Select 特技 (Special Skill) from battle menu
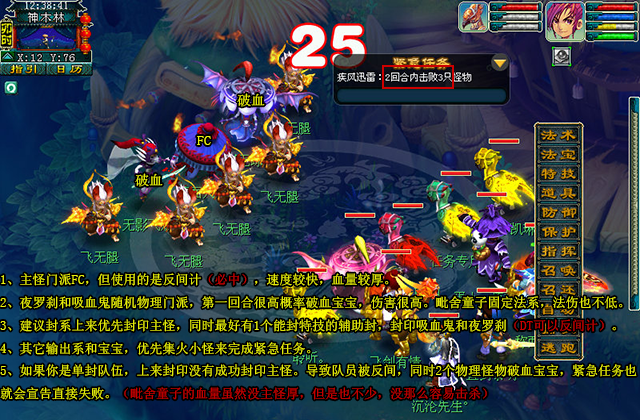Screen dimensions: 640x420 click(559, 173)
